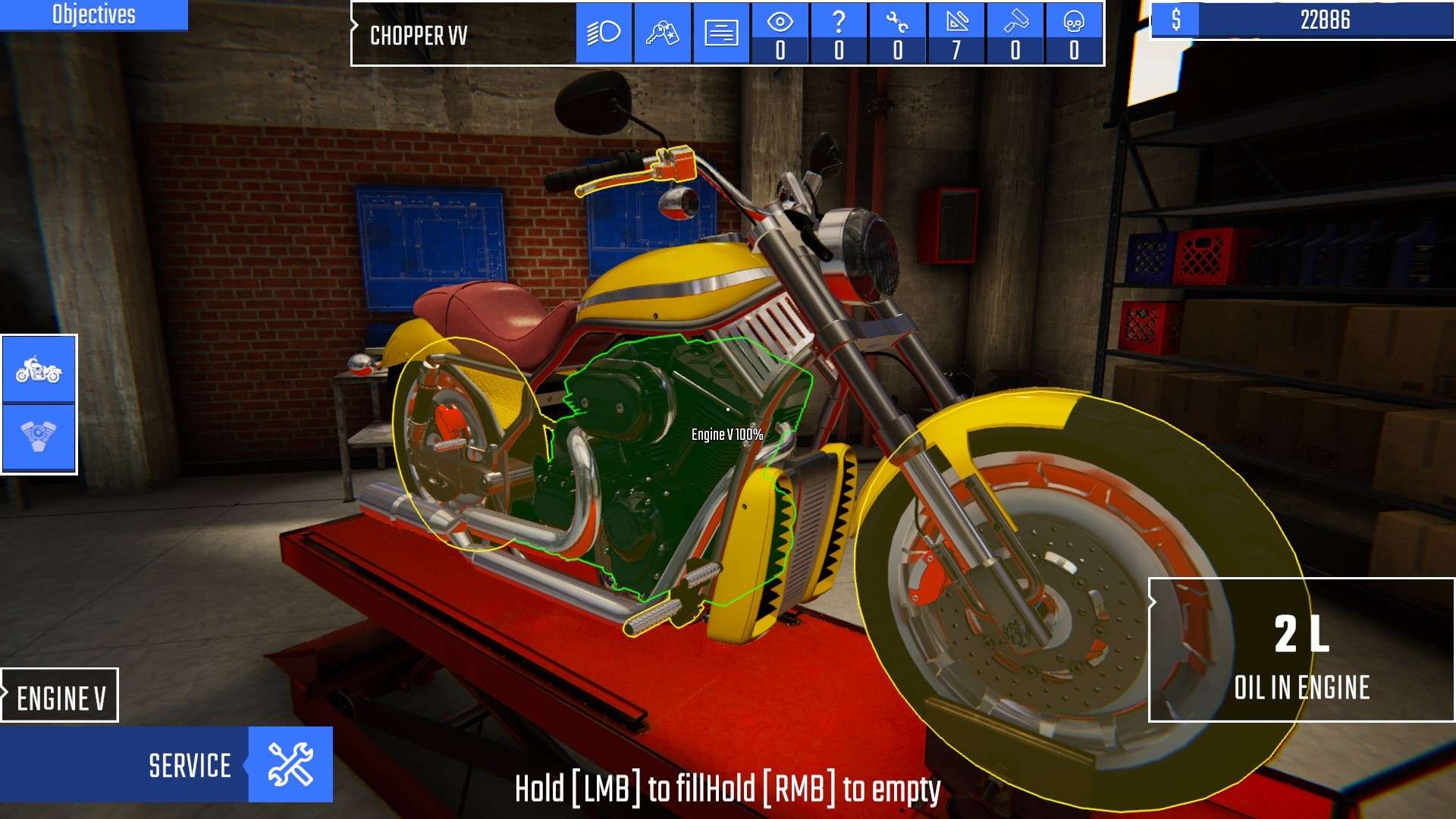Click the money counter showing 22886
This screenshot has width=1456, height=819.
(x=1323, y=20)
